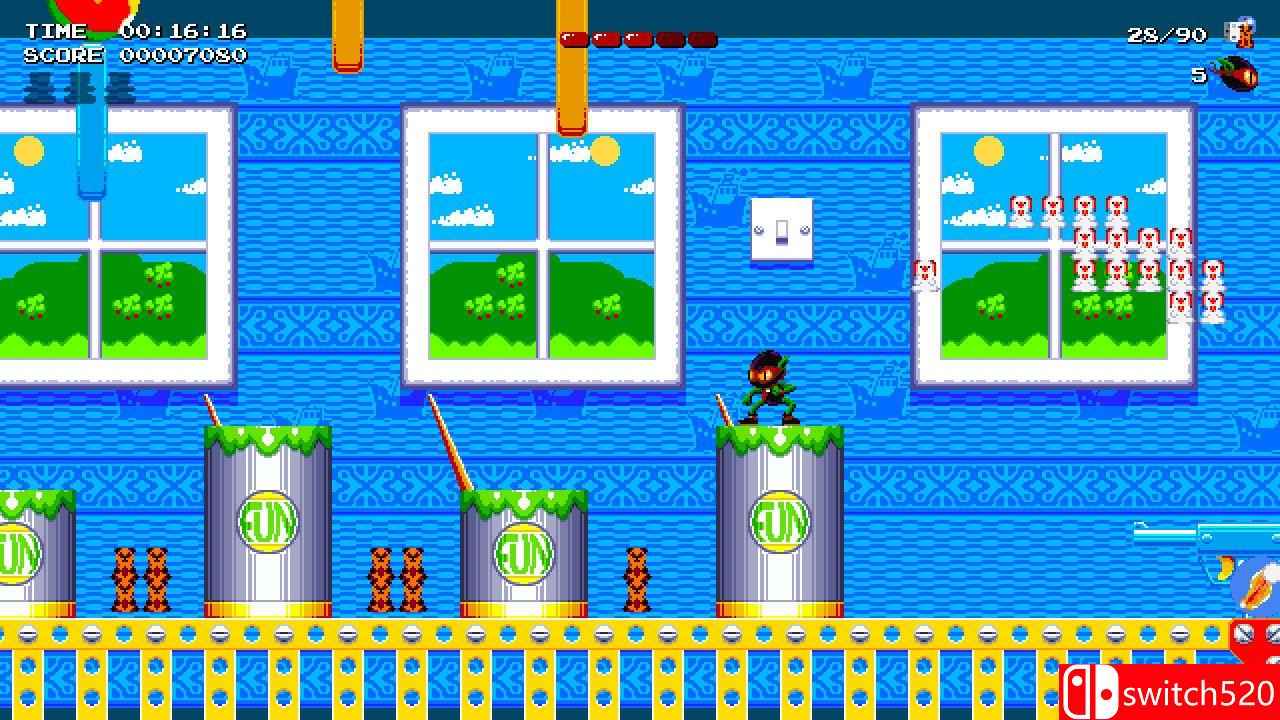Flip the white light switch on the wall
Image resolution: width=1280 pixels, height=720 pixels.
(782, 232)
